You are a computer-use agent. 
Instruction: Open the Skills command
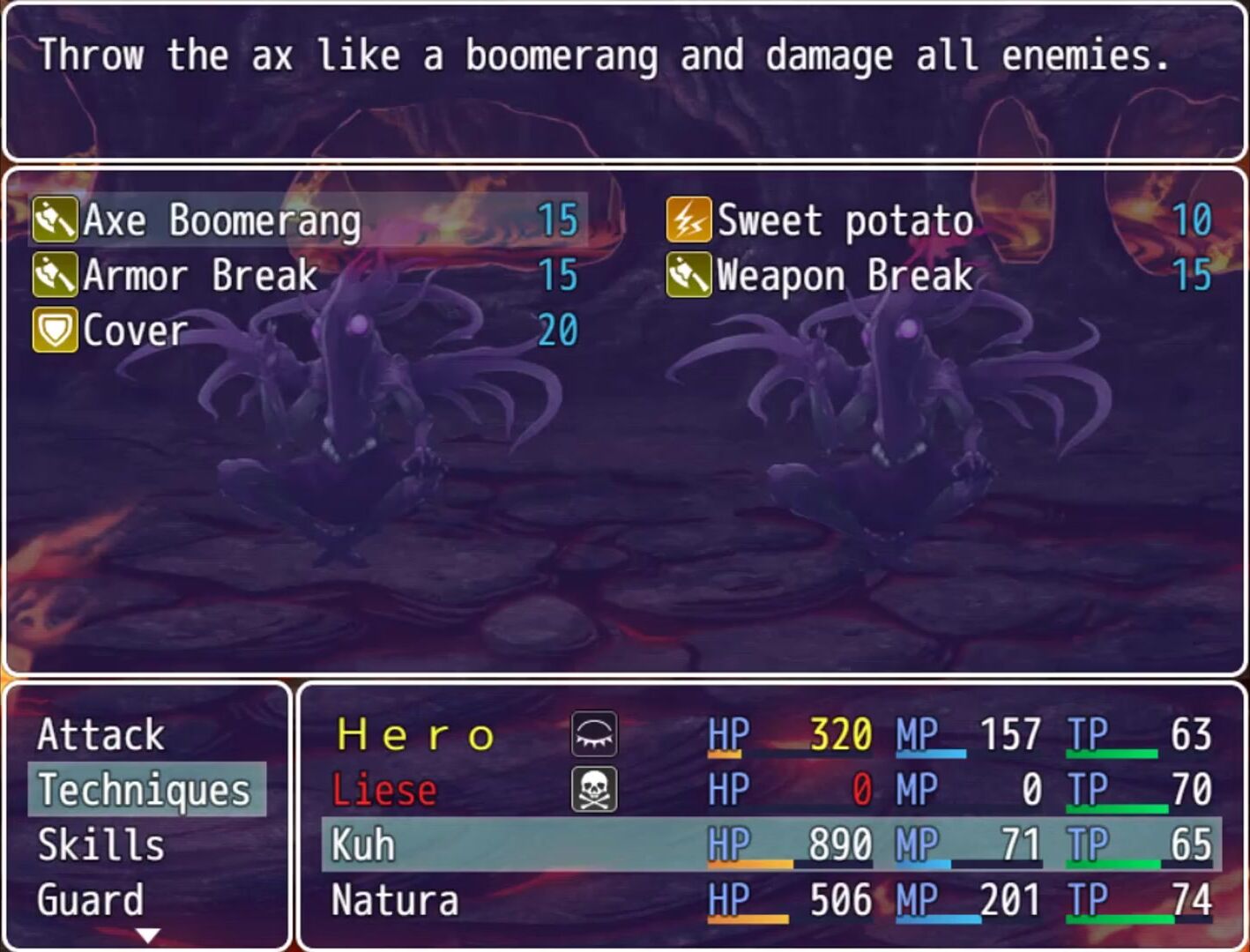[x=100, y=844]
